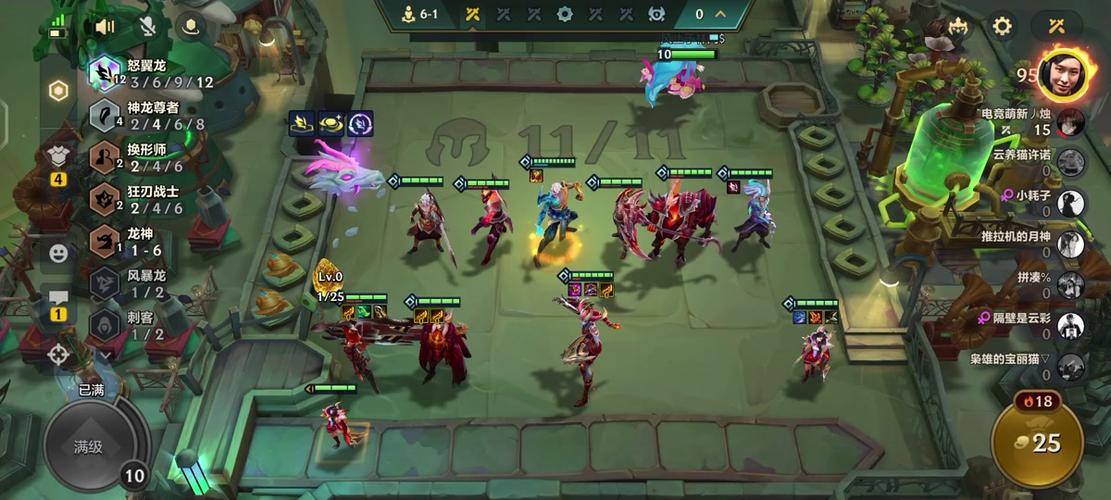Viewport: 1111px width, 500px height.
Task: Expand the trait list with the down arrow
Action: [106, 354]
